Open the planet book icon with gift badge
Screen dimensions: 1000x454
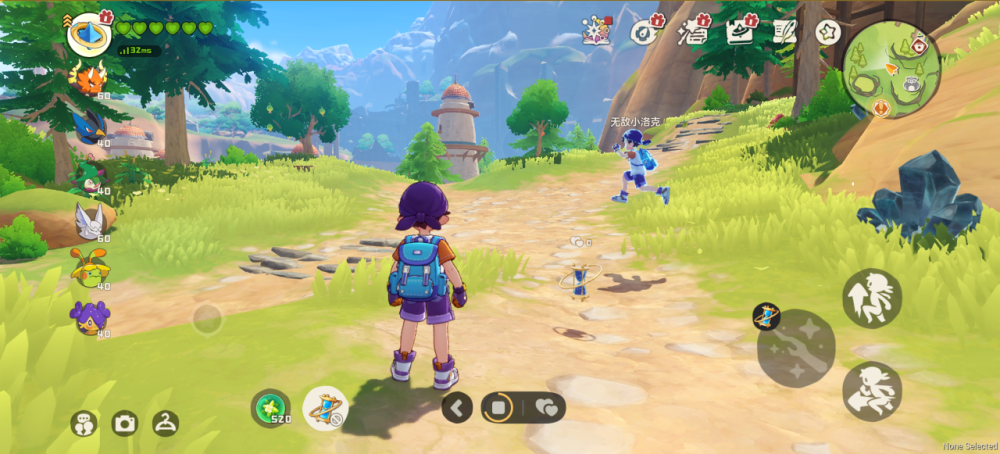pyautogui.click(x=740, y=31)
